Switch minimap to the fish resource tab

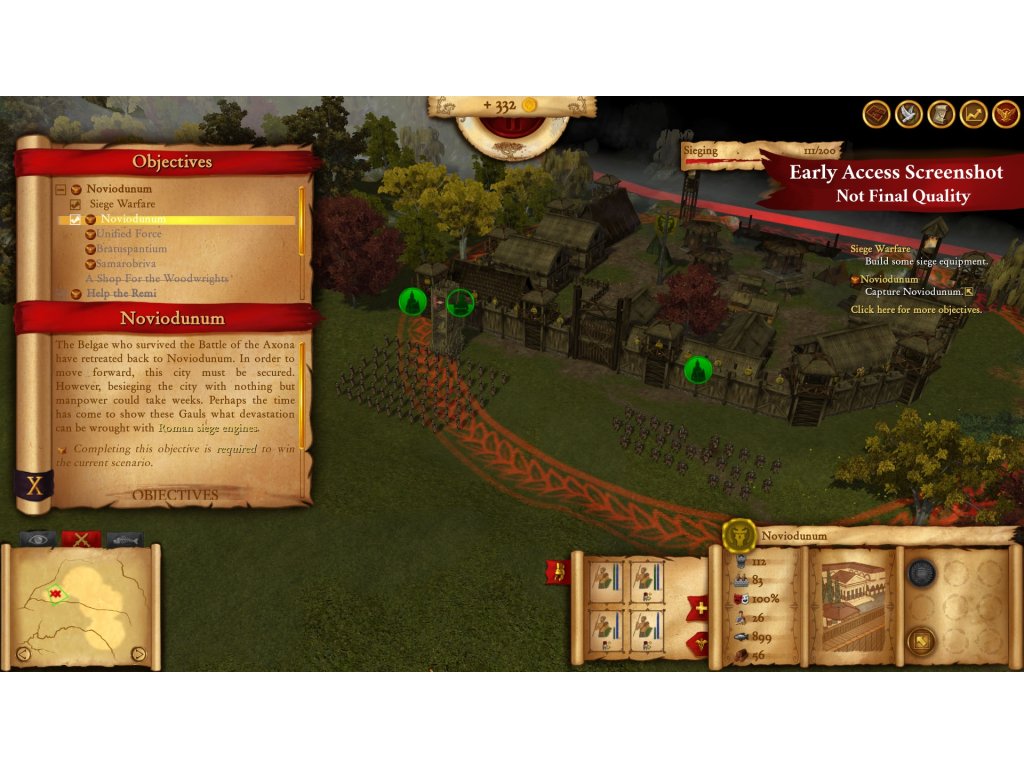pos(124,539)
